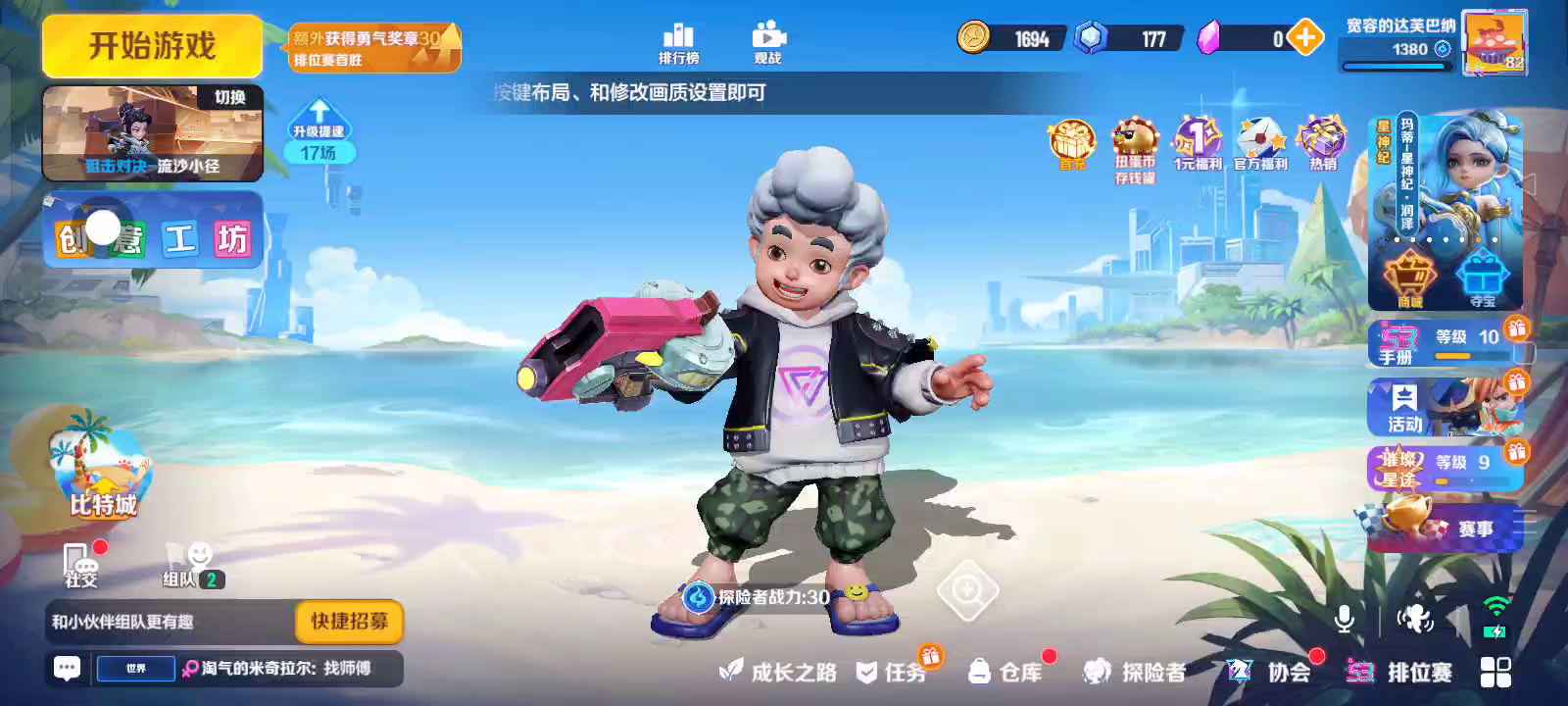
Task: Switch game mode via 切换 map card
Action: [153, 133]
